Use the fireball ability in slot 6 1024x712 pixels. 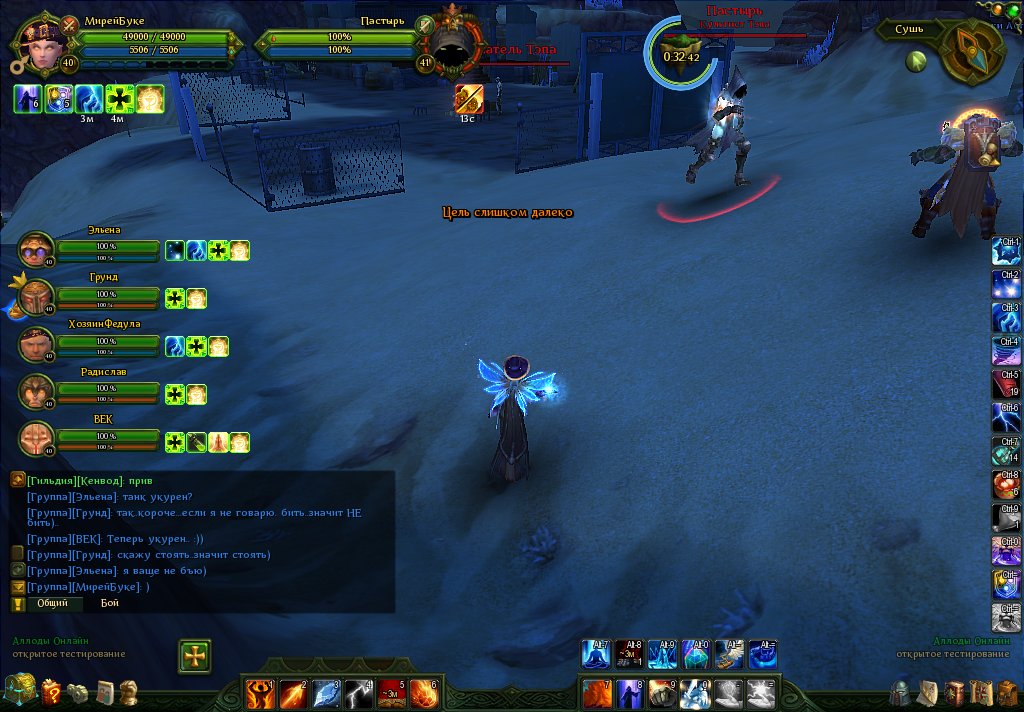pyautogui.click(x=424, y=692)
